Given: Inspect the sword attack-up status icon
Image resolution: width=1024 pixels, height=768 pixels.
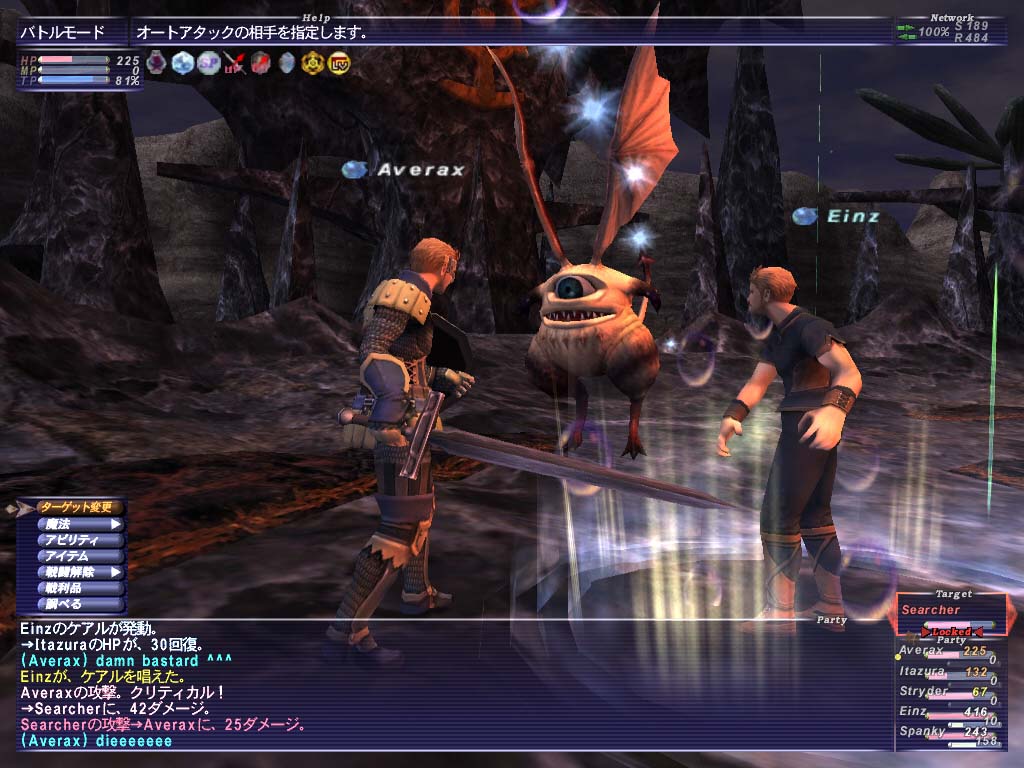Looking at the screenshot, I should [x=234, y=63].
